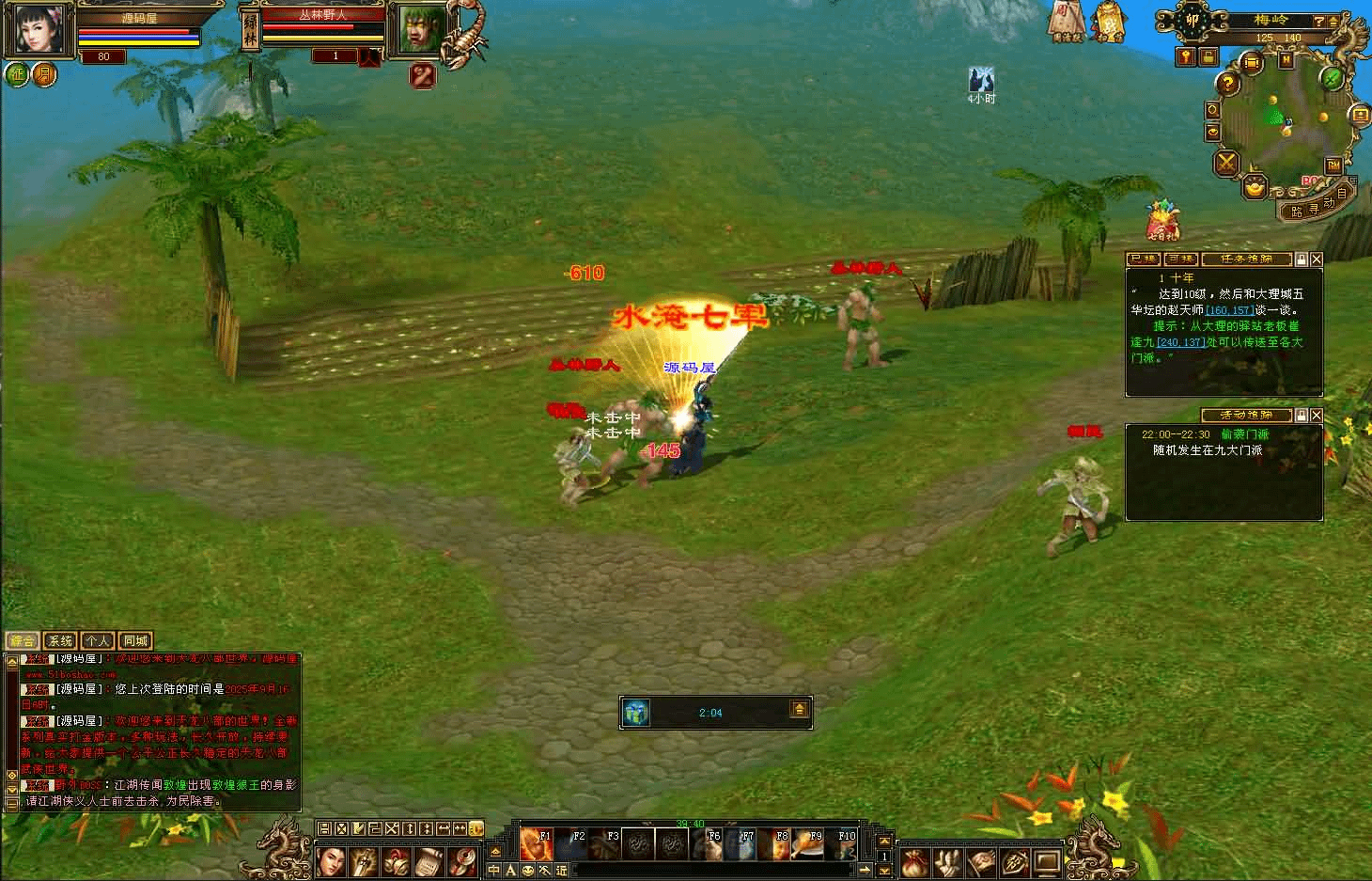Open the bag pouch icon in bottom bar

tap(915, 861)
